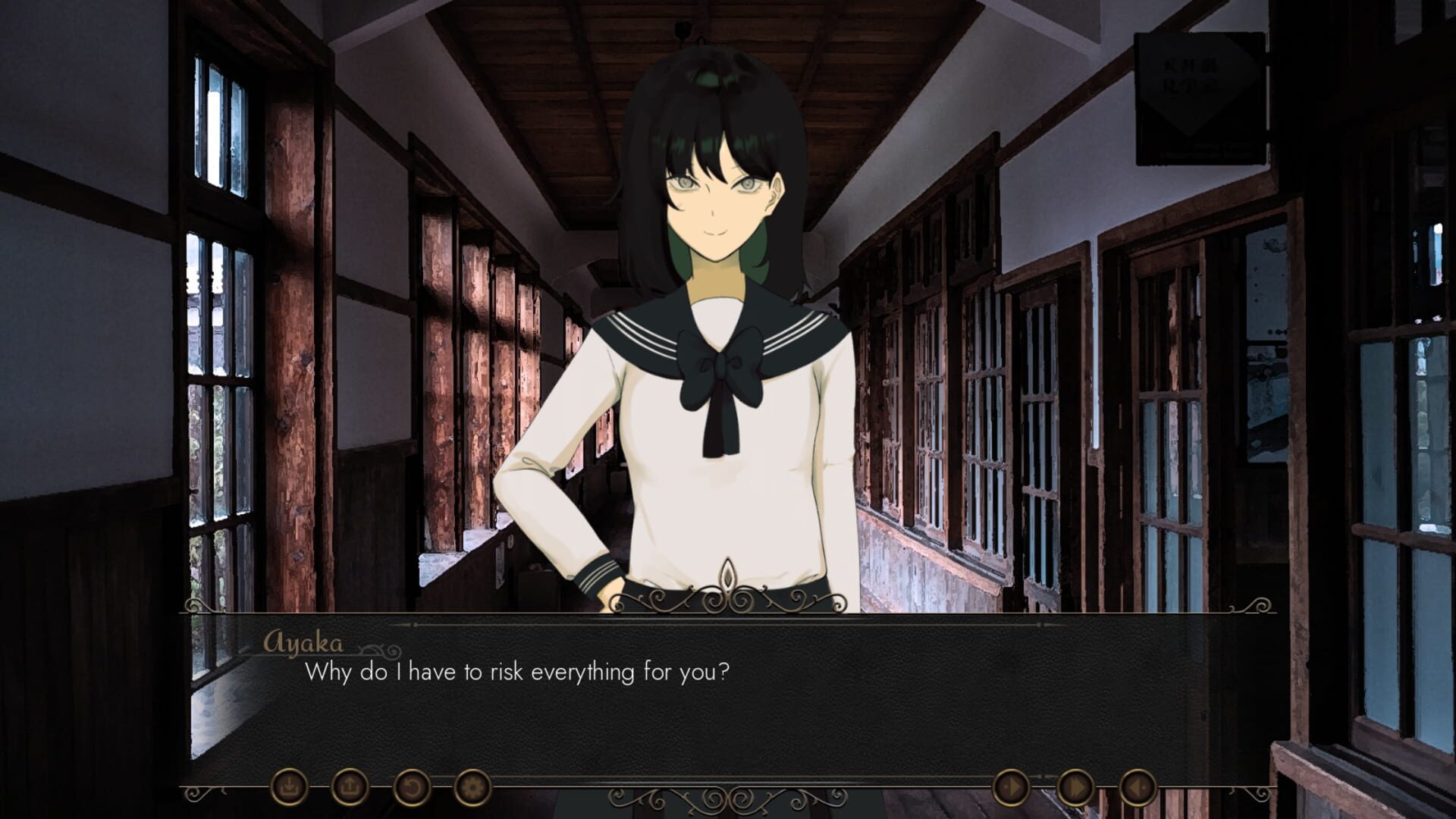The image size is (1456, 819).
Task: Select the fast-forward skip icon
Action: click(1076, 787)
